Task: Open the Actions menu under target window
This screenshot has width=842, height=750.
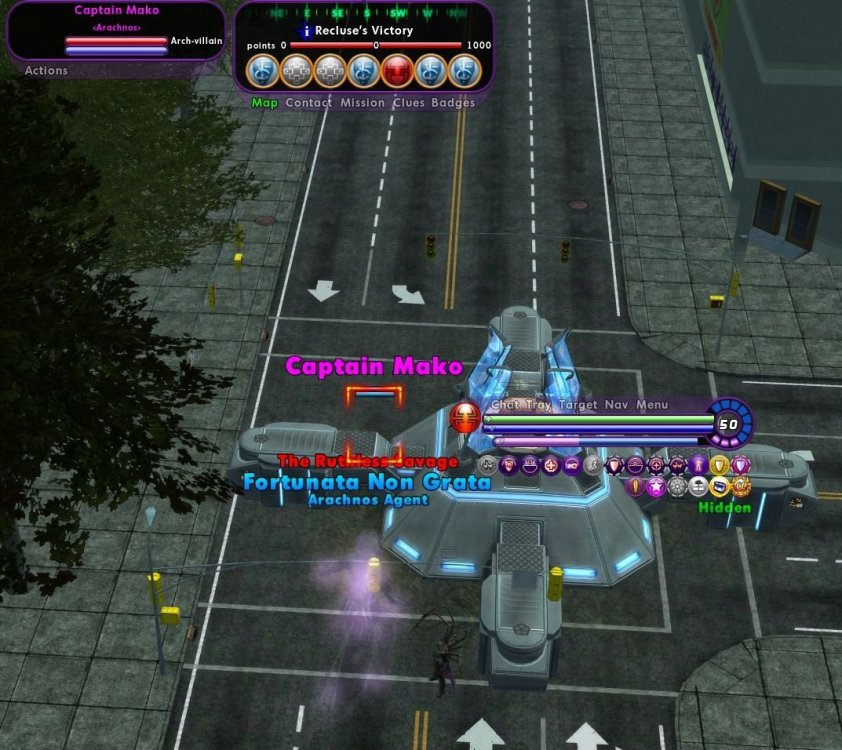Action: 46,71
